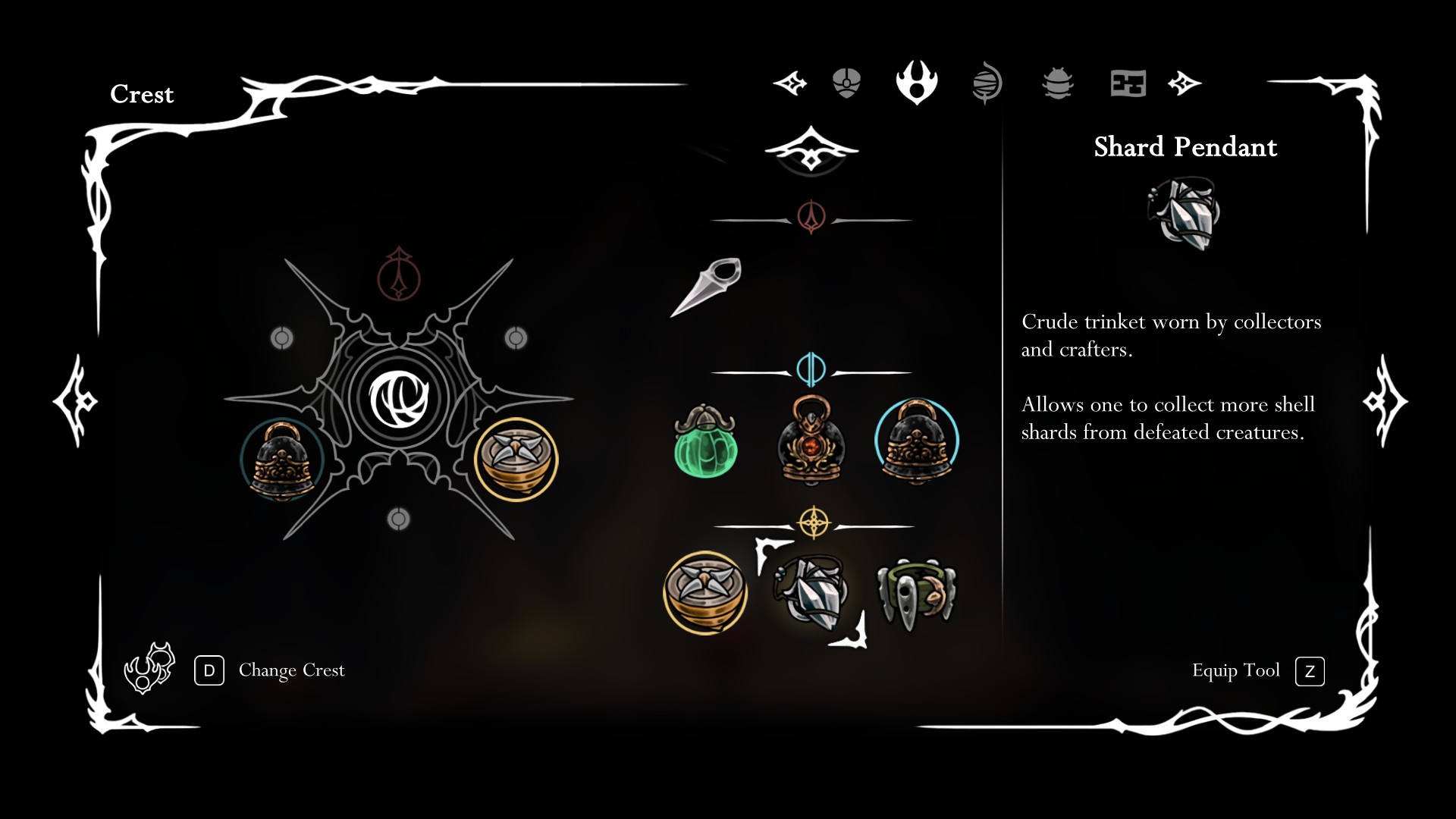Viewport: 1456px width, 819px height.
Task: Switch to the map tab
Action: click(x=1128, y=83)
